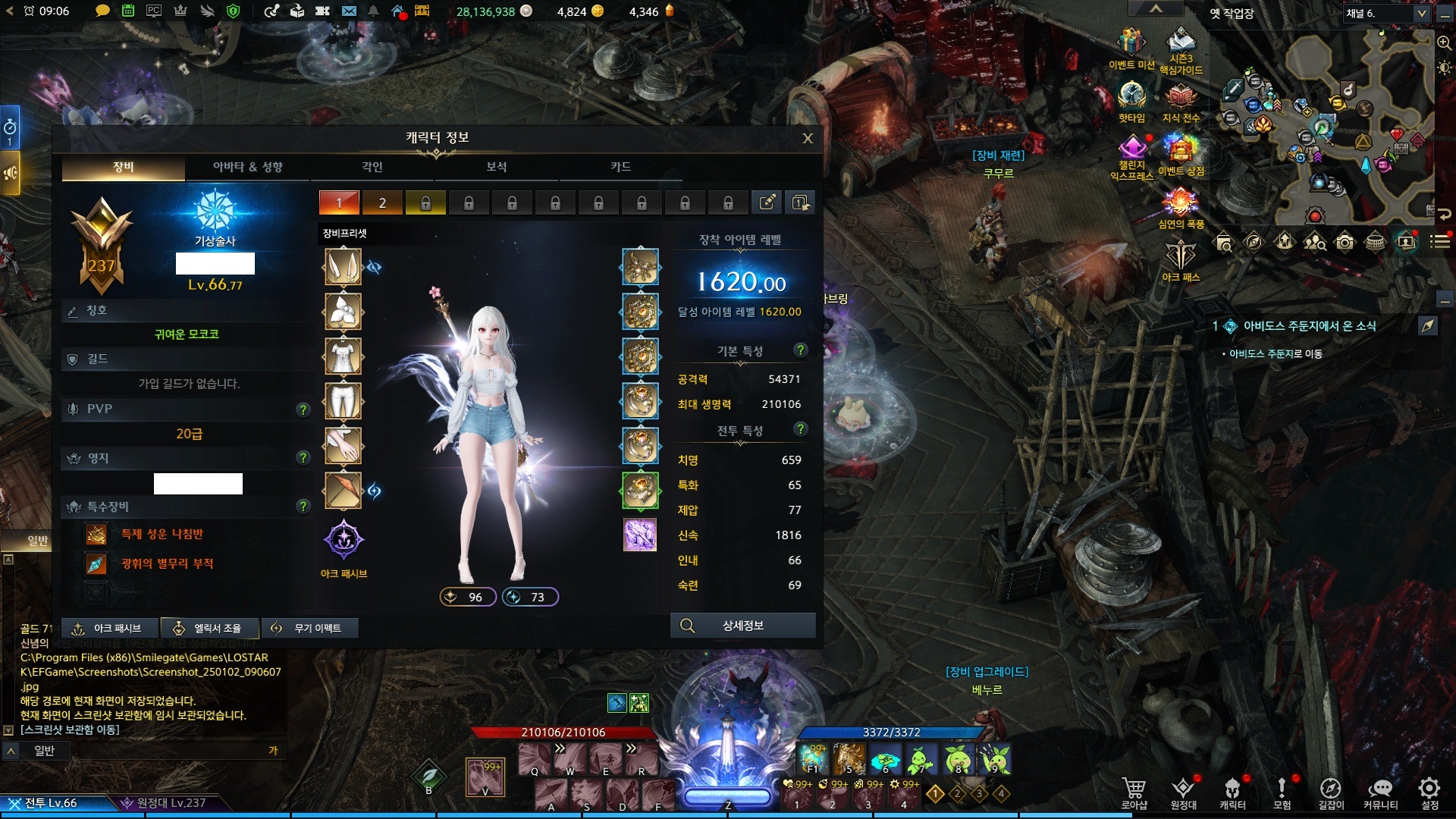Select the headgear equipment slot
1456x819 pixels.
343,267
